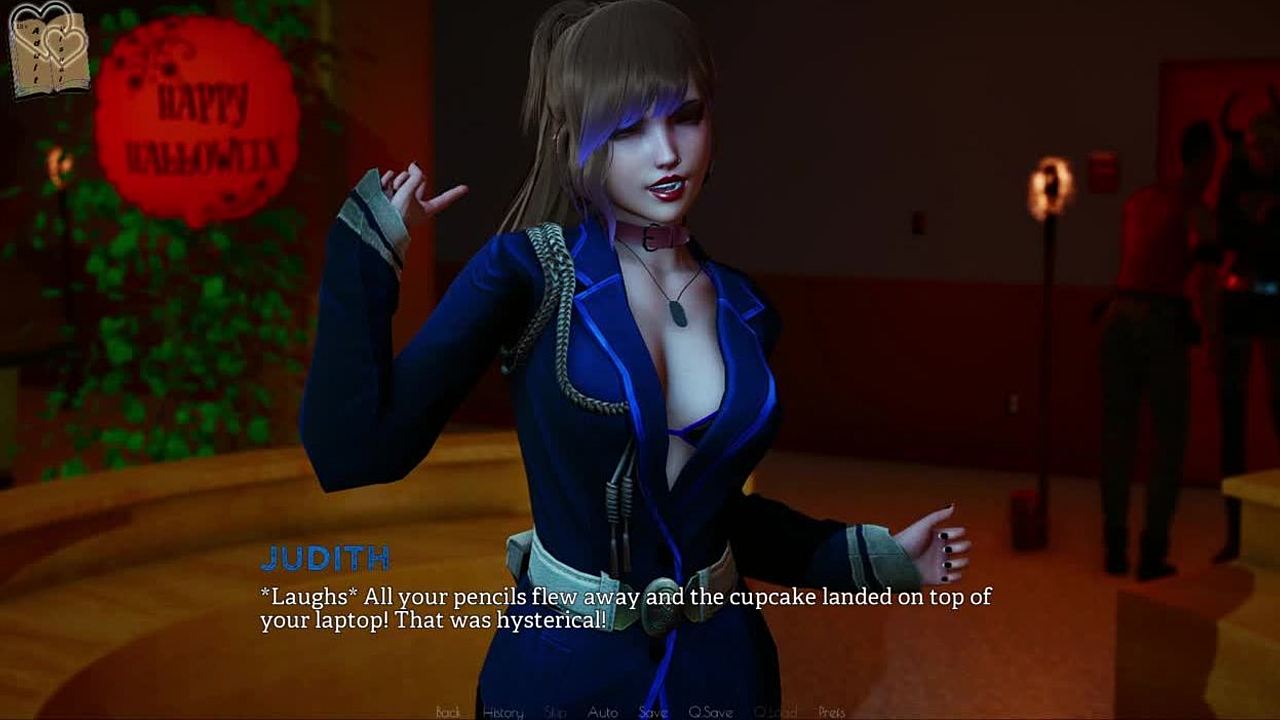Screen dimensions: 1280x720
Task: Open the Save menu
Action: pyautogui.click(x=653, y=712)
